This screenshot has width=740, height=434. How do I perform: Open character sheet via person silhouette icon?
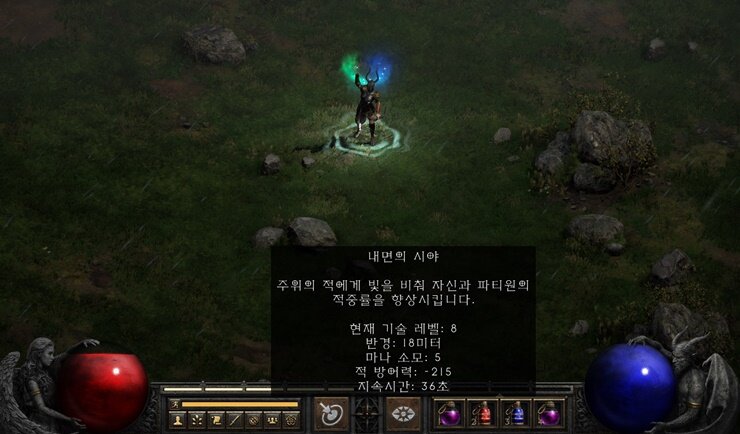tap(178, 420)
